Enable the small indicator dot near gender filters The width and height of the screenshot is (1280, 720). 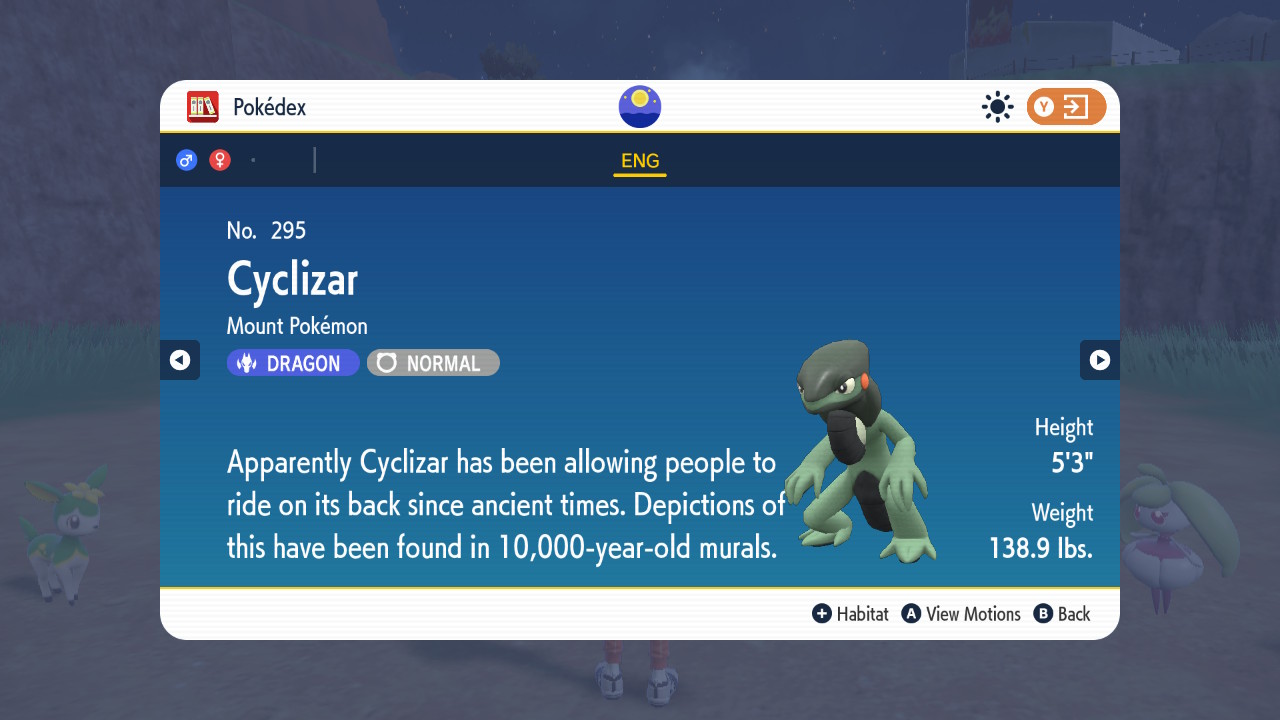coord(253,159)
